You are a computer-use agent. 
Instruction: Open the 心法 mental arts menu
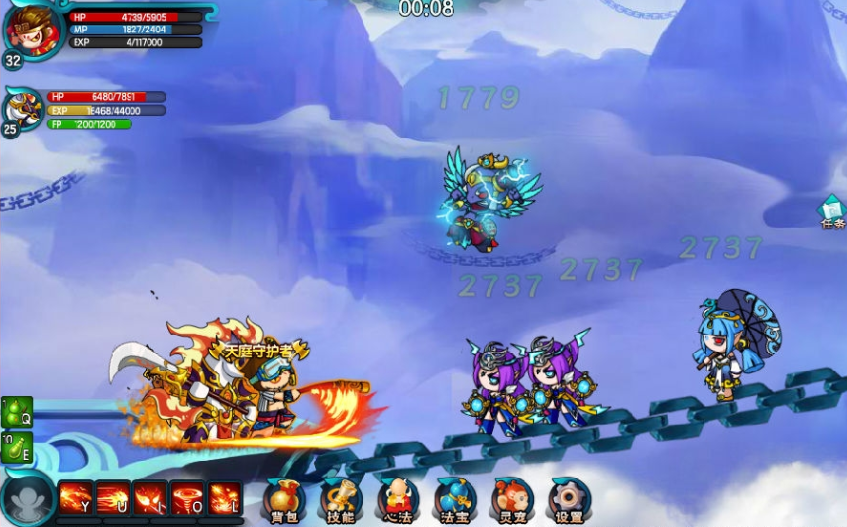tap(398, 499)
